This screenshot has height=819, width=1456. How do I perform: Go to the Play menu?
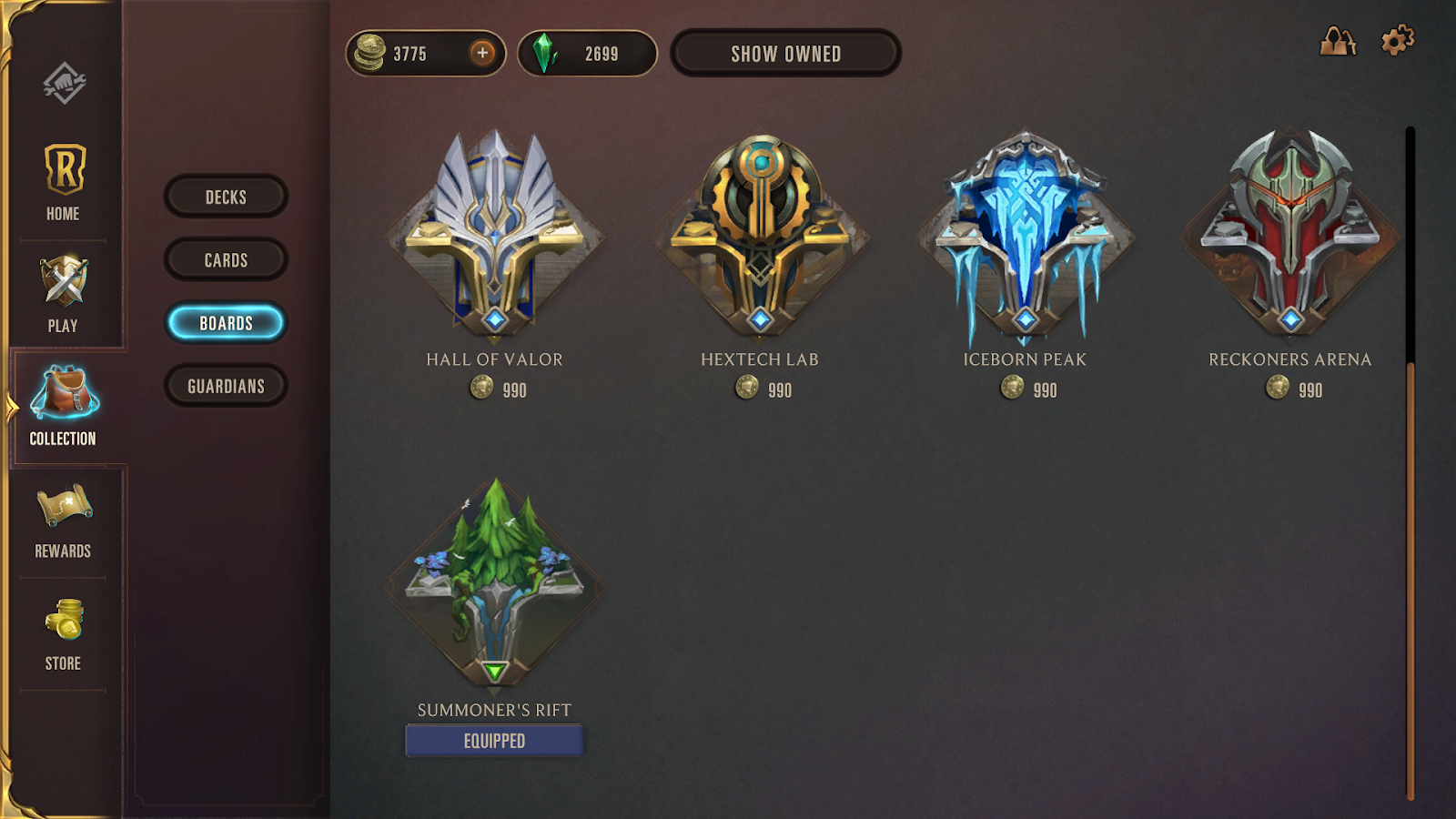tap(64, 294)
